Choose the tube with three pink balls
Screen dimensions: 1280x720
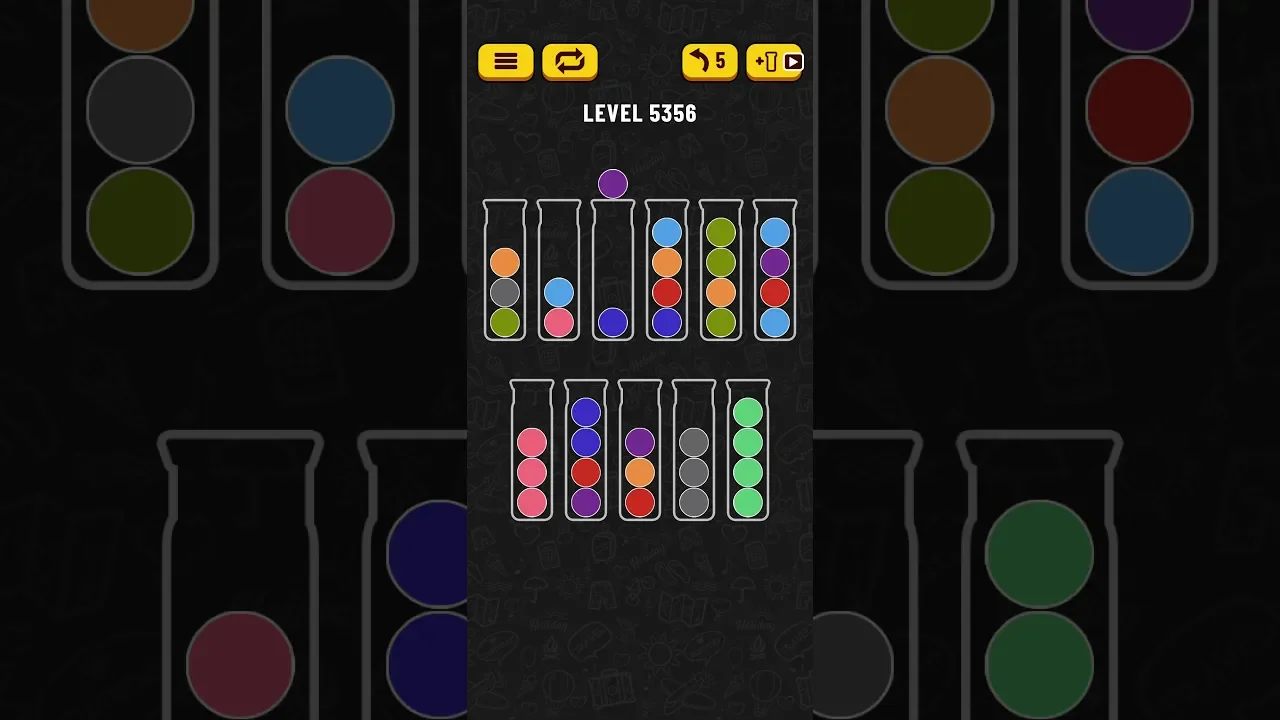pyautogui.click(x=532, y=452)
